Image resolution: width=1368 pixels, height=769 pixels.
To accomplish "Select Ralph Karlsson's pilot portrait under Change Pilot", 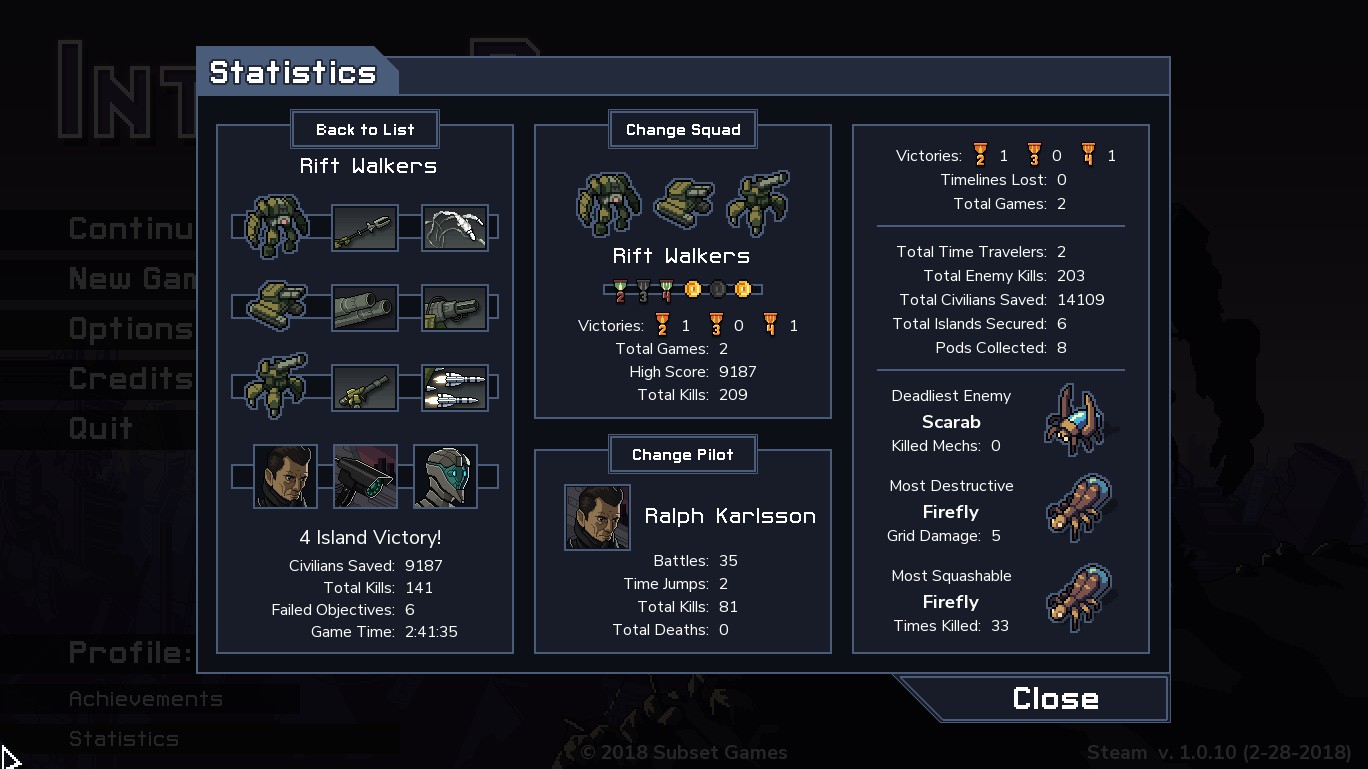I will click(597, 517).
